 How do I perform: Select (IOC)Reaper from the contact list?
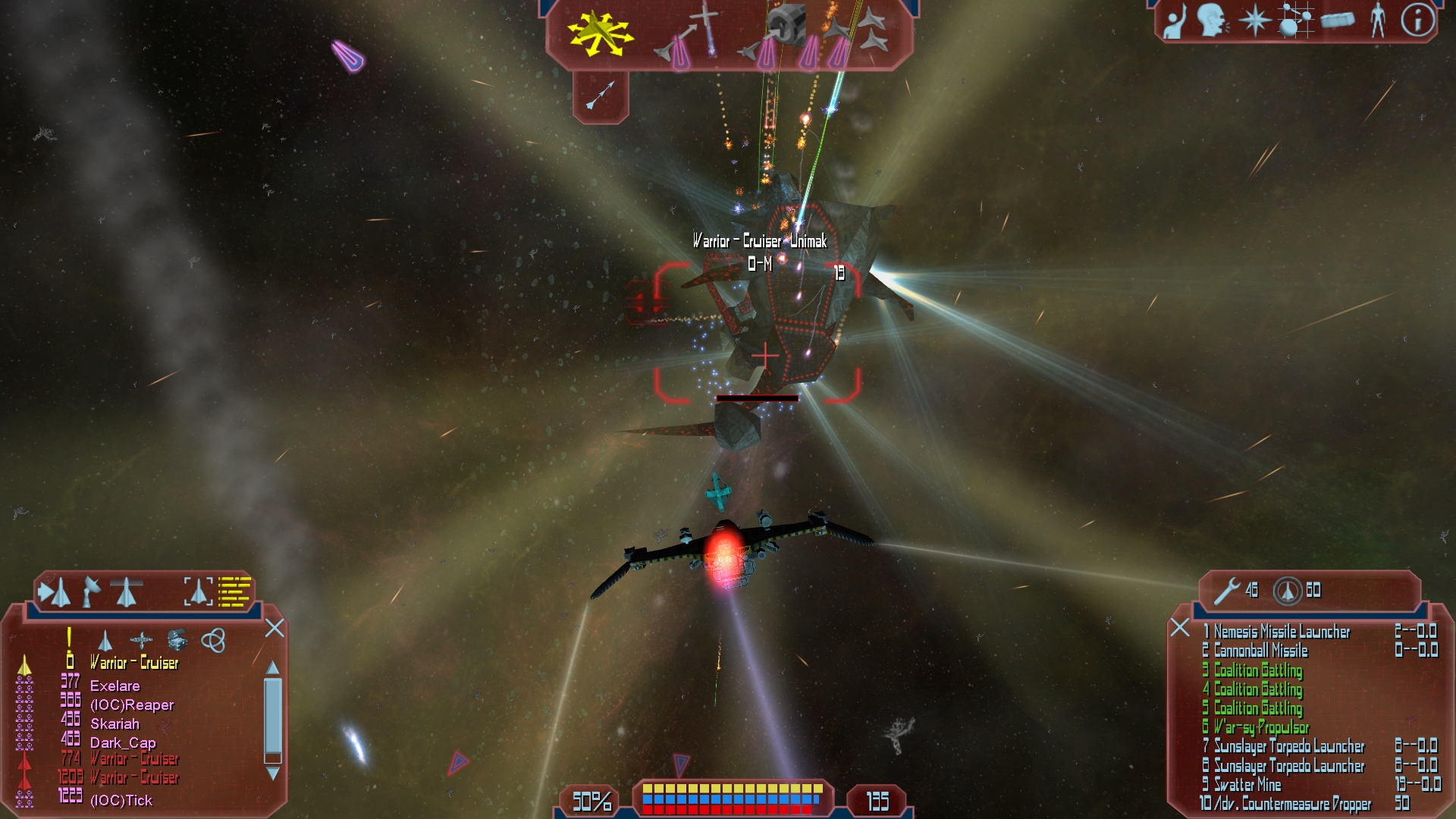click(132, 704)
